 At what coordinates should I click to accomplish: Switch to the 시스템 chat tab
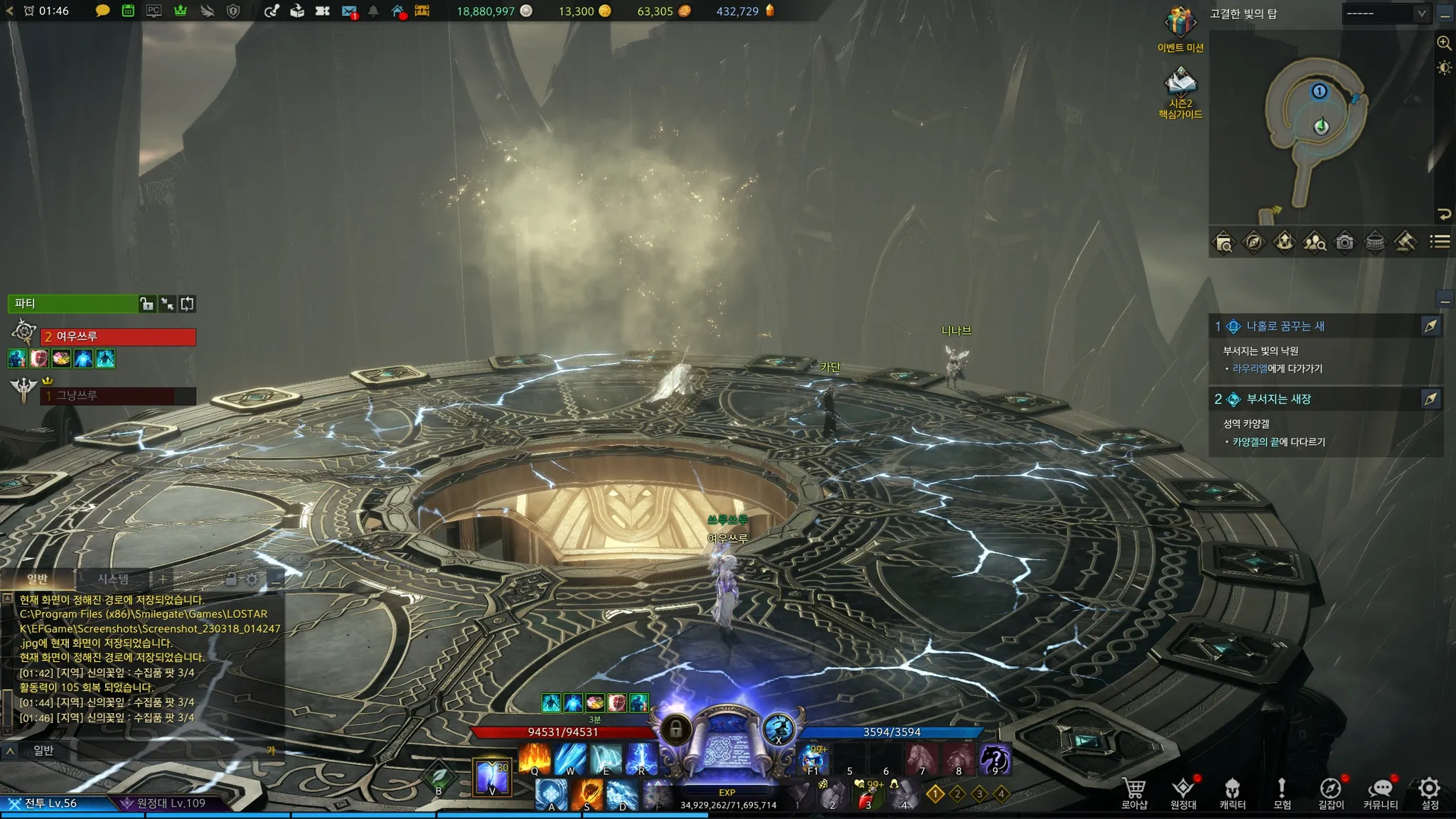point(113,579)
